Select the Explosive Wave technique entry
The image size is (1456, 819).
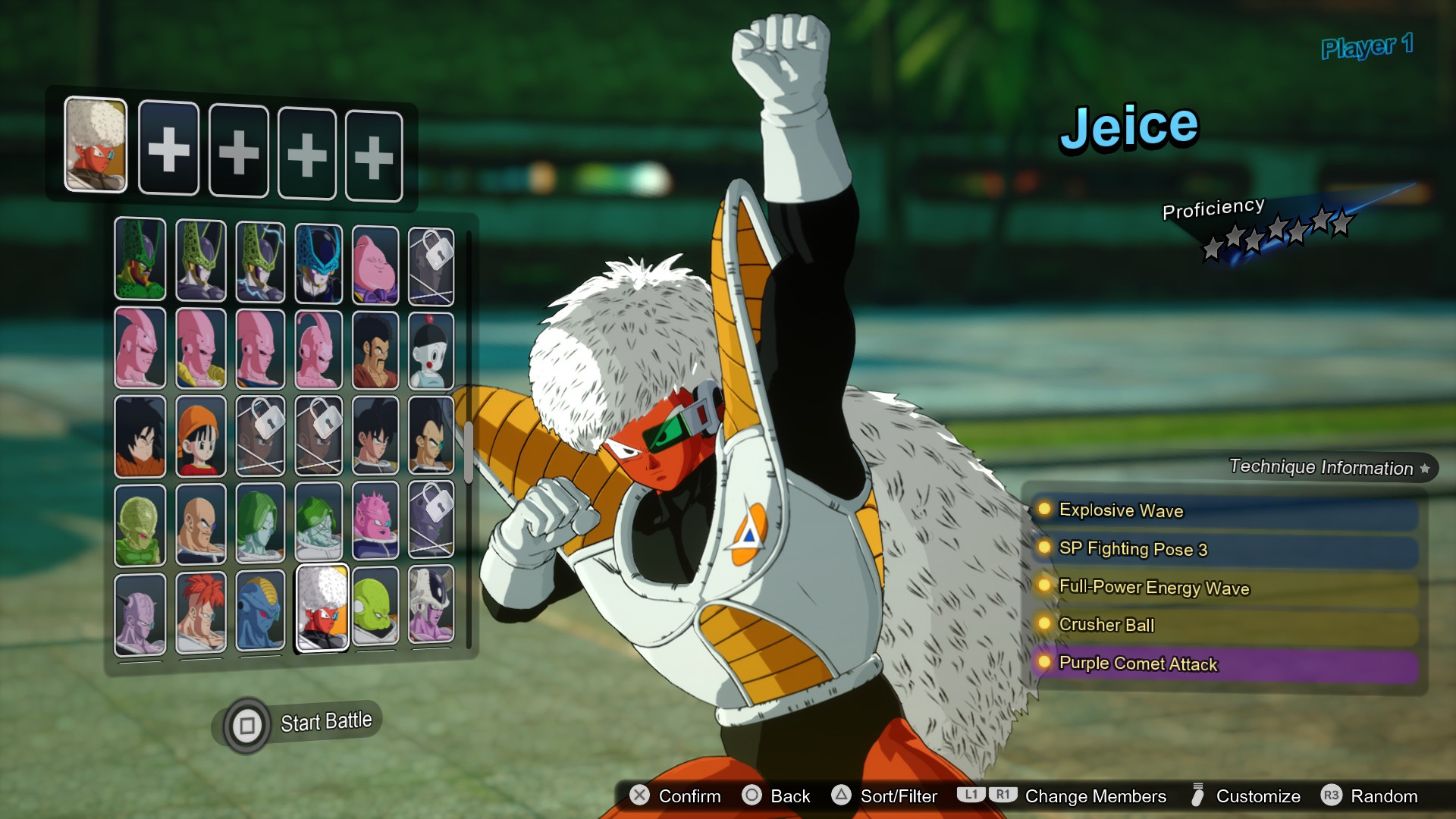point(1121,510)
